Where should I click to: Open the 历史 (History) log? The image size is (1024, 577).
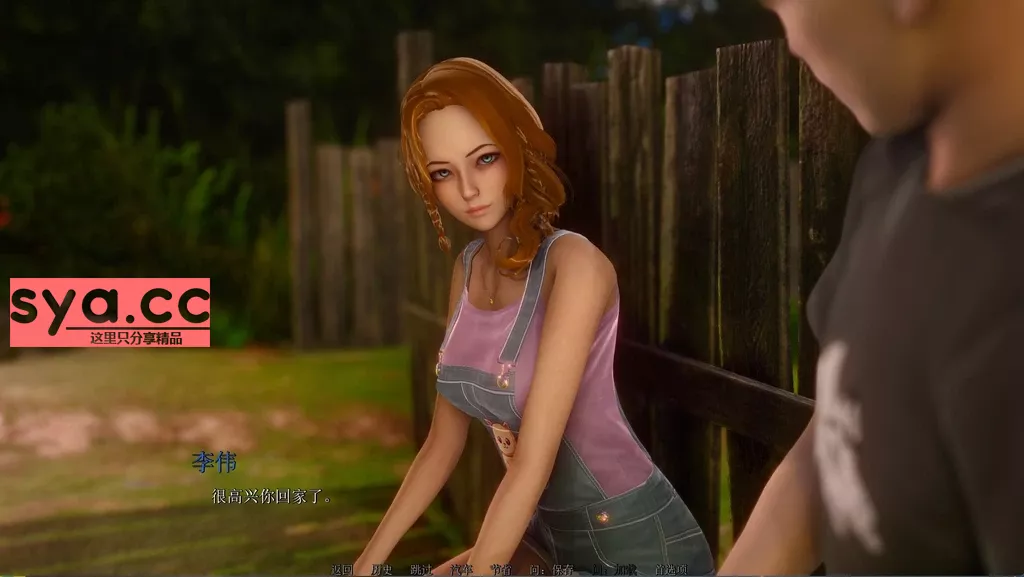click(x=382, y=570)
